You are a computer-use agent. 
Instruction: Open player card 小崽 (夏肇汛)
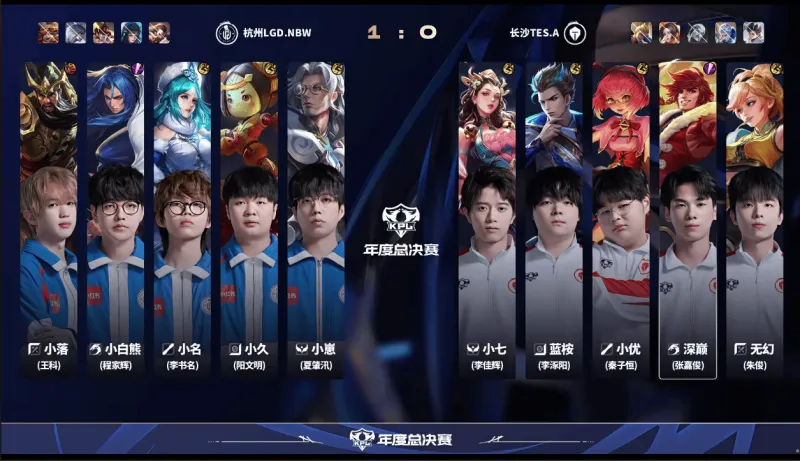pos(316,220)
